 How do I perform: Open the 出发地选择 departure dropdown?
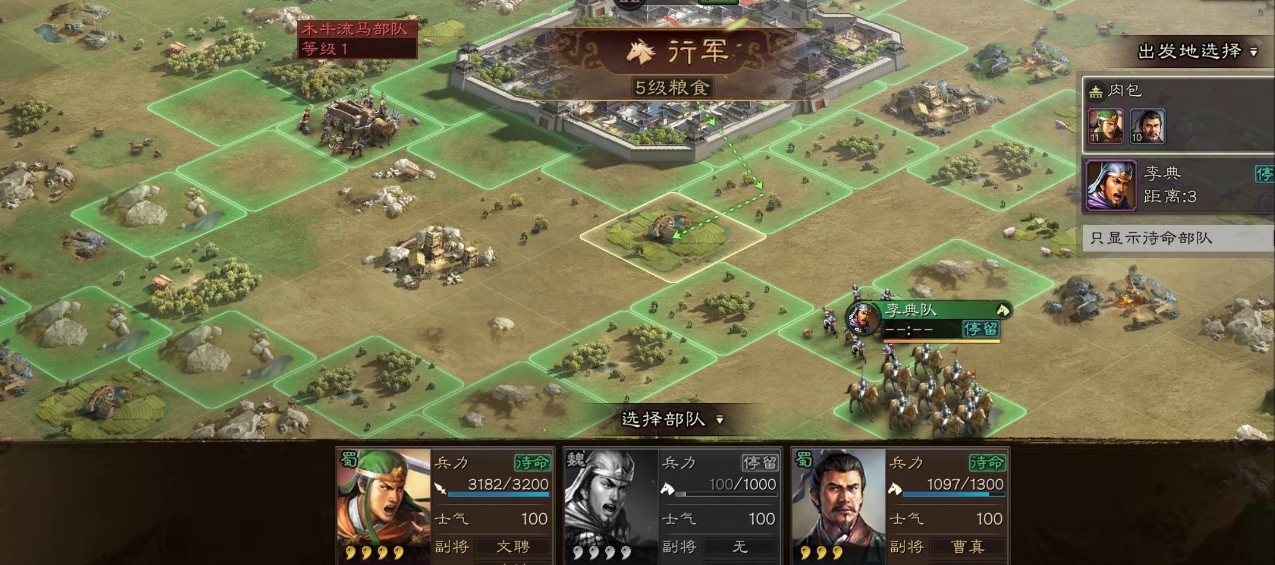click(x=1196, y=52)
